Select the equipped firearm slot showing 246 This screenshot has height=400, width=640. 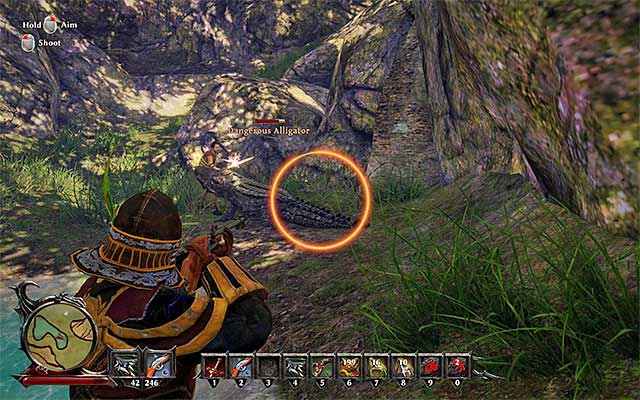click(159, 363)
